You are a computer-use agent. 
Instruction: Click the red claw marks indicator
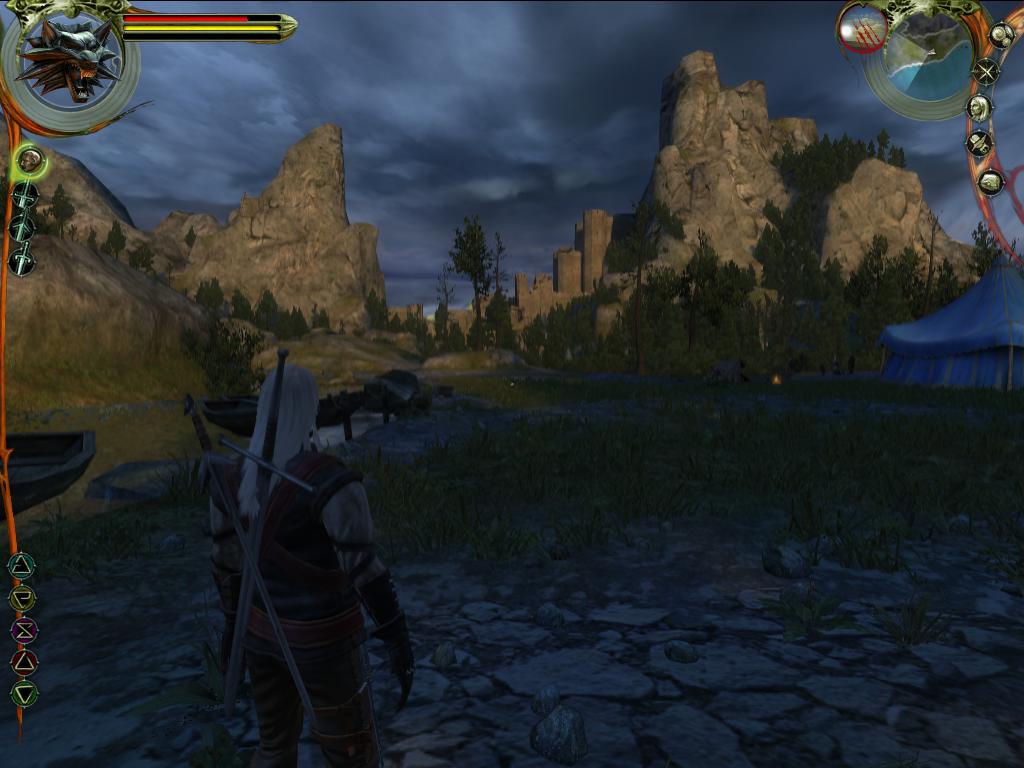point(862,29)
